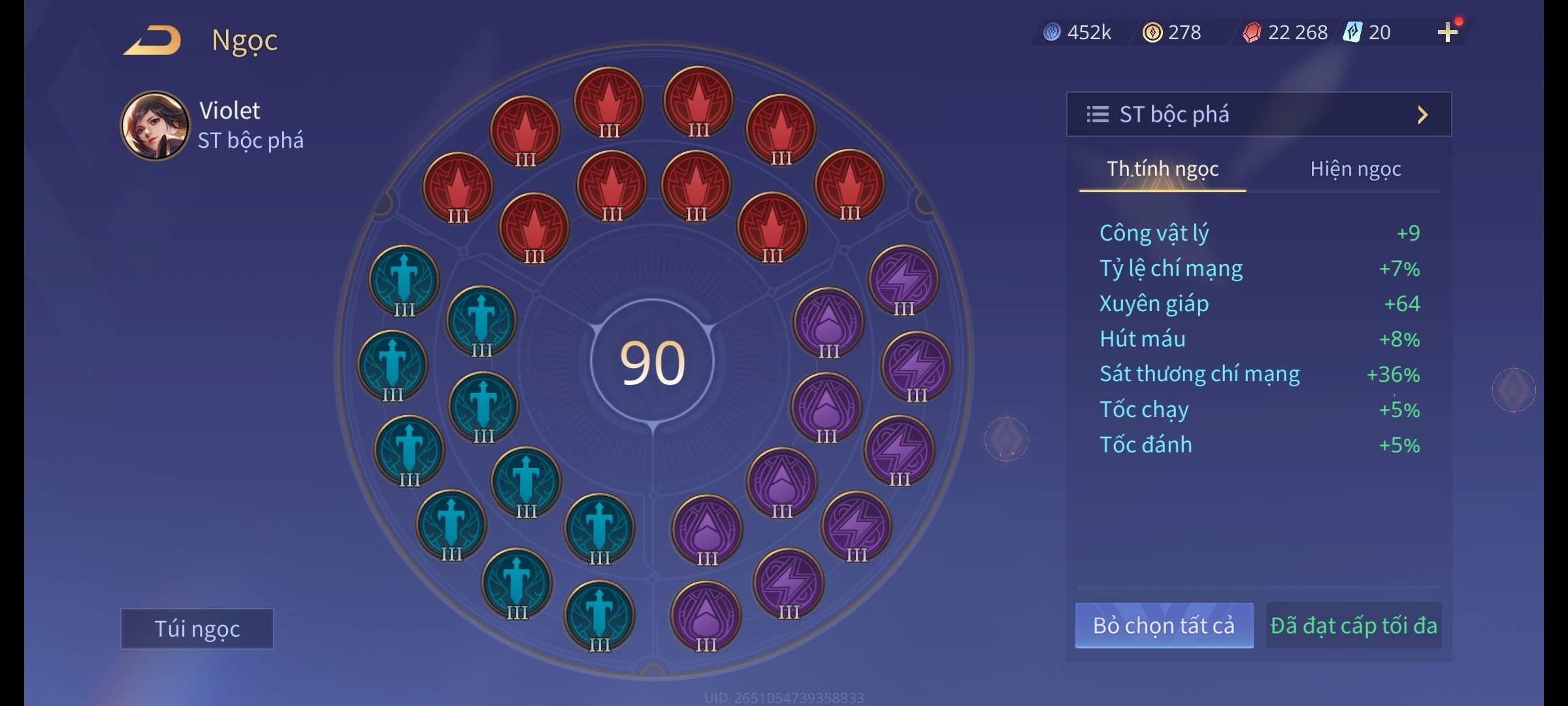Switch to the Hiện ngọc tab
Image resolution: width=1568 pixels, height=706 pixels.
pyautogui.click(x=1355, y=169)
